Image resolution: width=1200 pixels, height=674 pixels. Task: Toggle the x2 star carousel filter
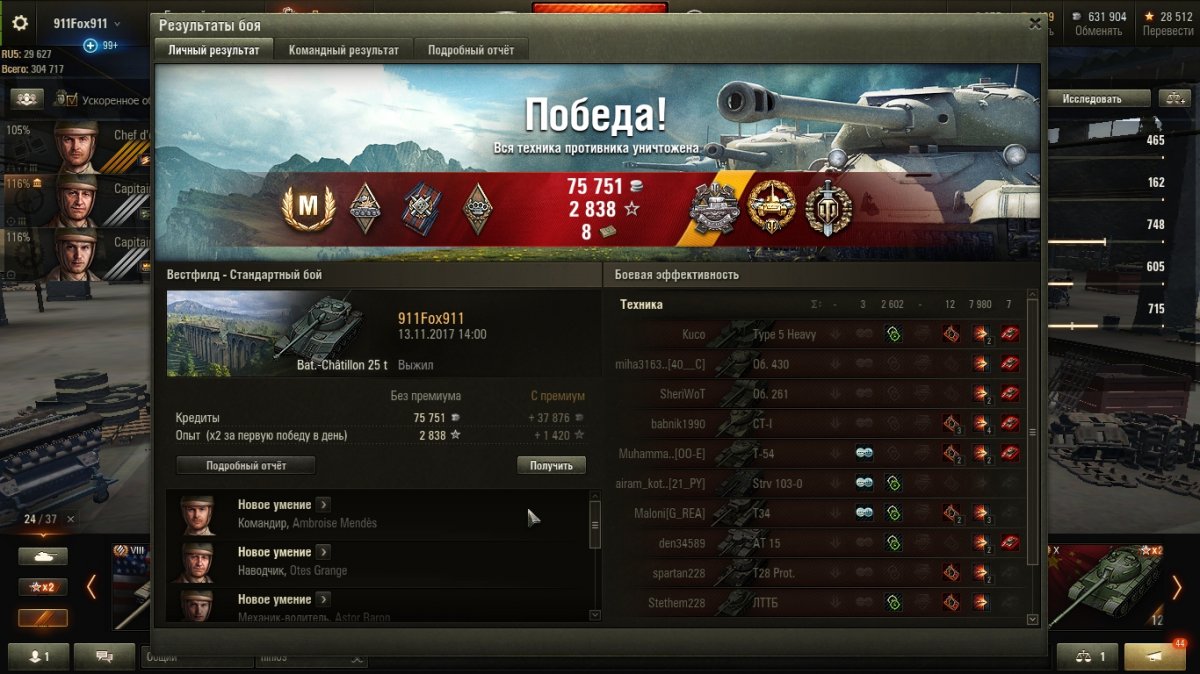[x=43, y=587]
